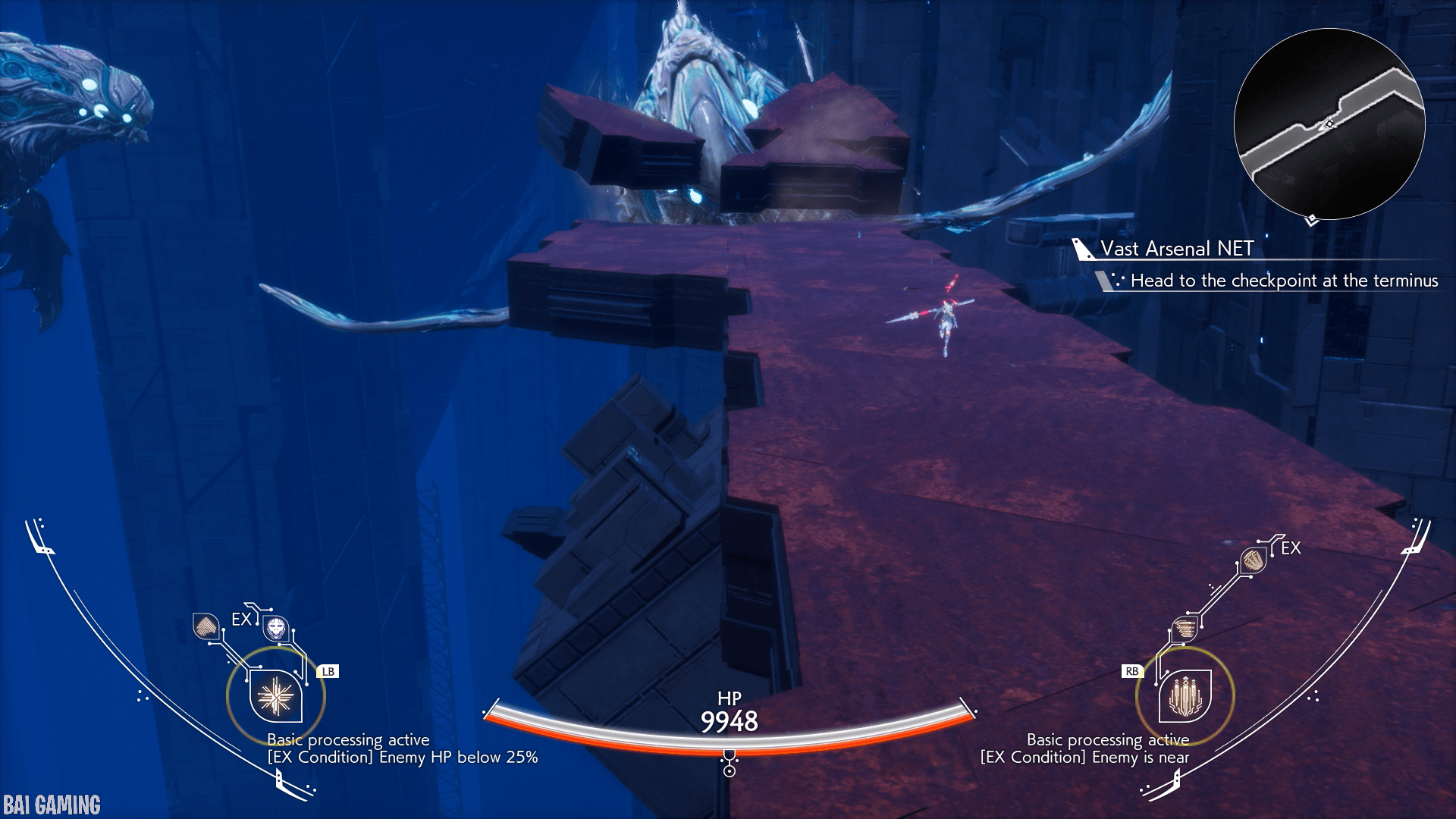Choose the fanned pillars EX skill icon
Viewport: 1456px width, 819px height.
1253,561
